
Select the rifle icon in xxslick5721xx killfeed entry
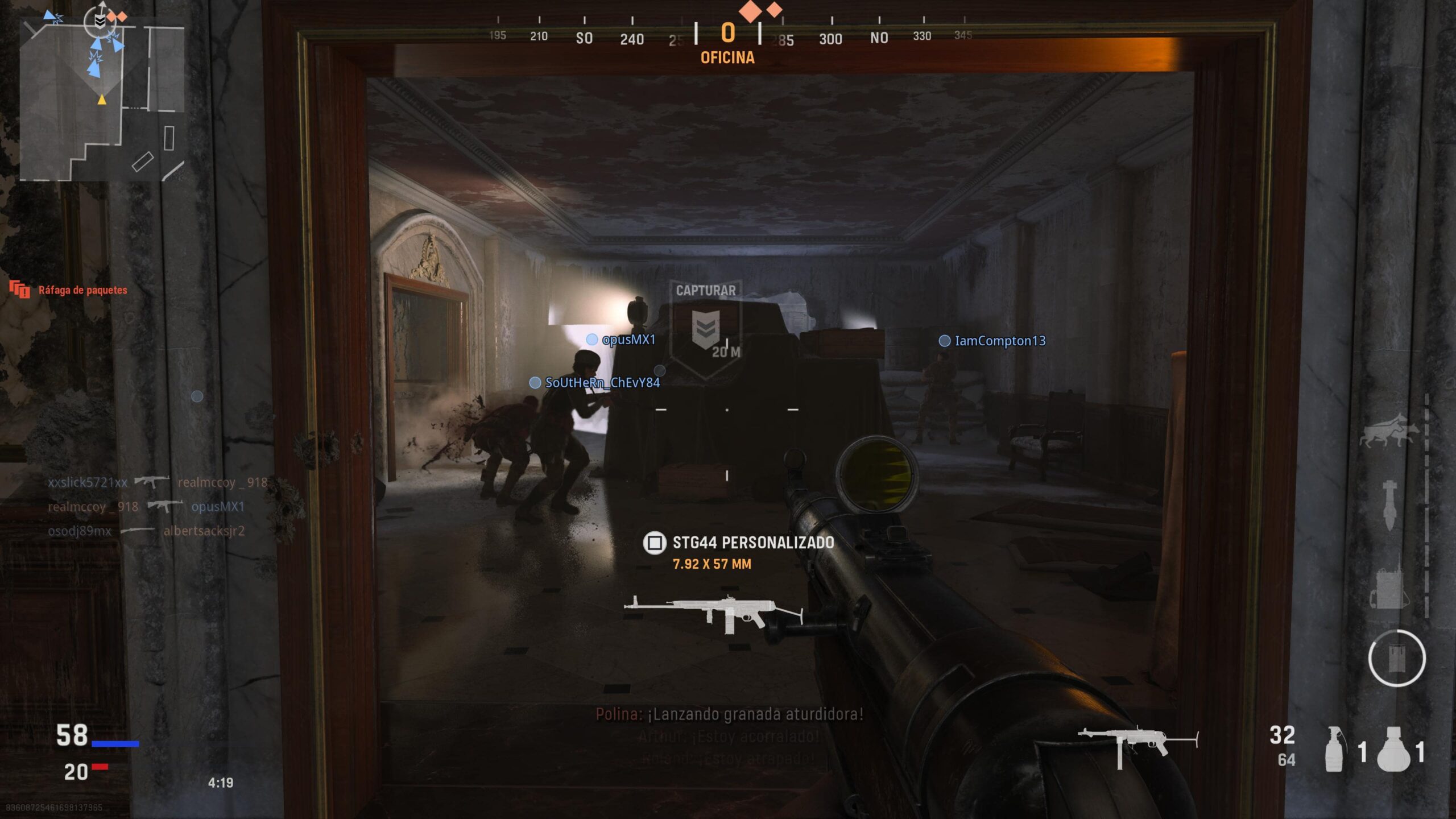point(152,482)
